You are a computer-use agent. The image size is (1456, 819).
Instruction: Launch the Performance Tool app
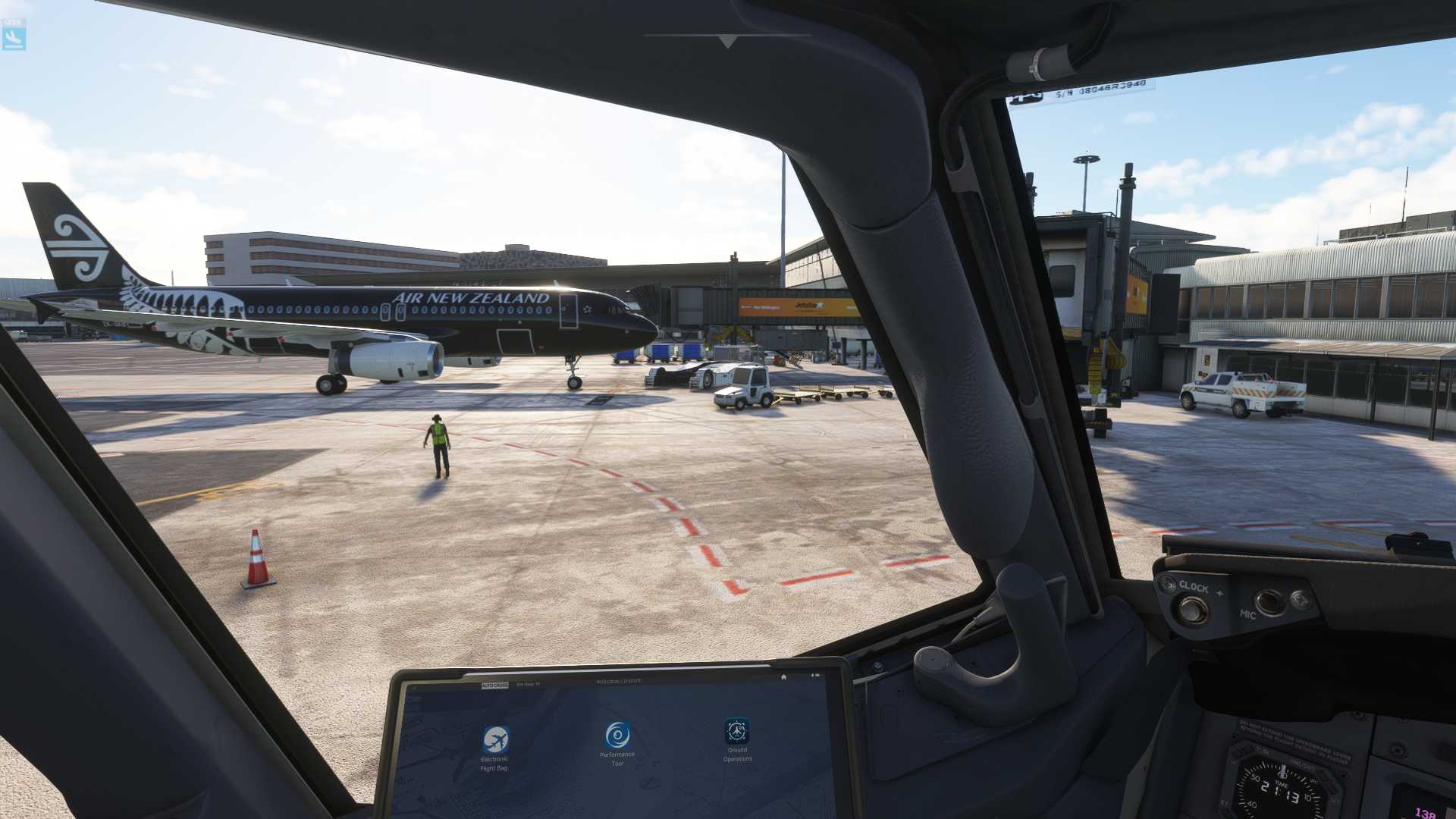point(617,735)
